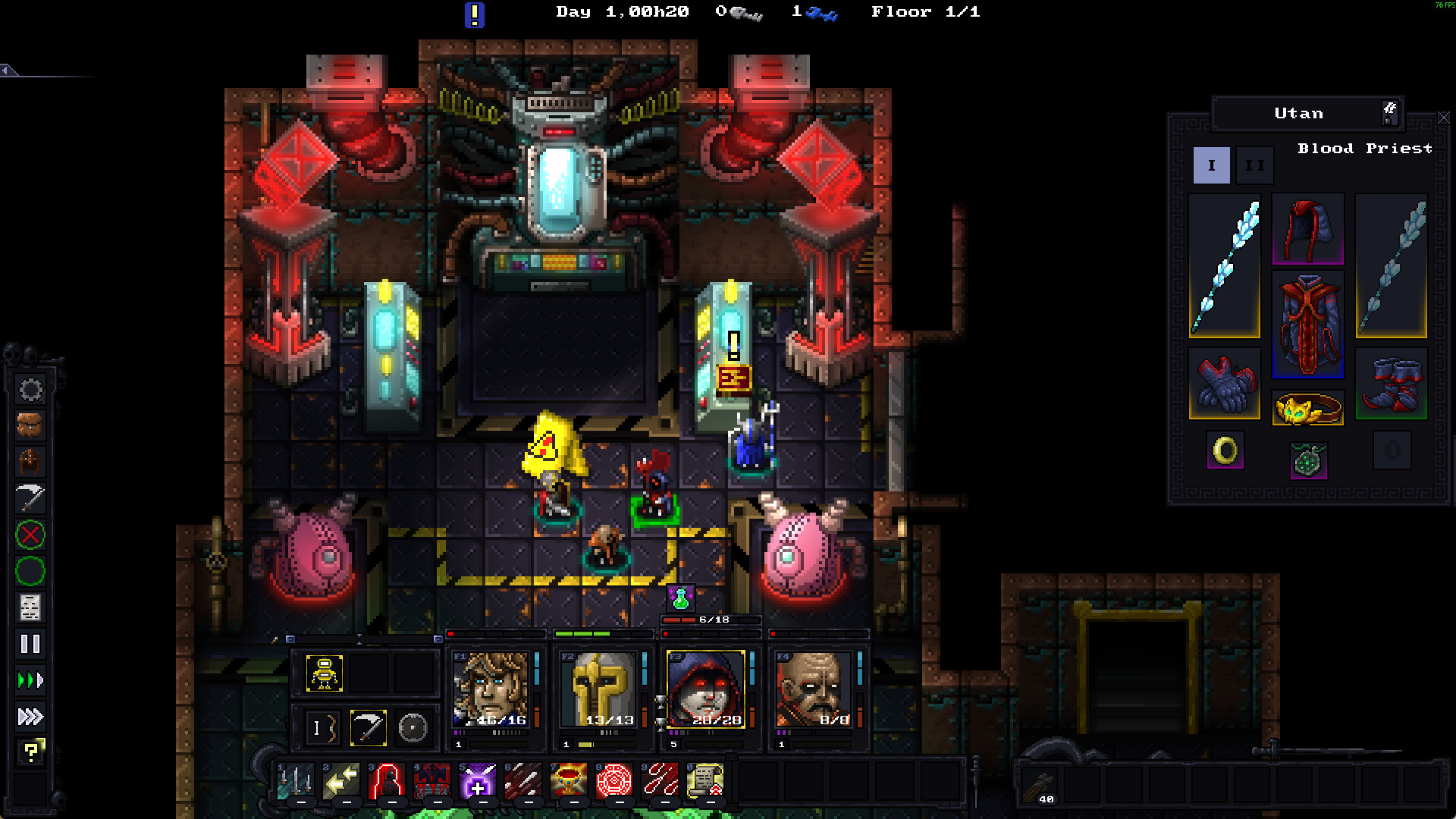
Task: Toggle the red X cancel circle in the sidebar
Action: 30,536
